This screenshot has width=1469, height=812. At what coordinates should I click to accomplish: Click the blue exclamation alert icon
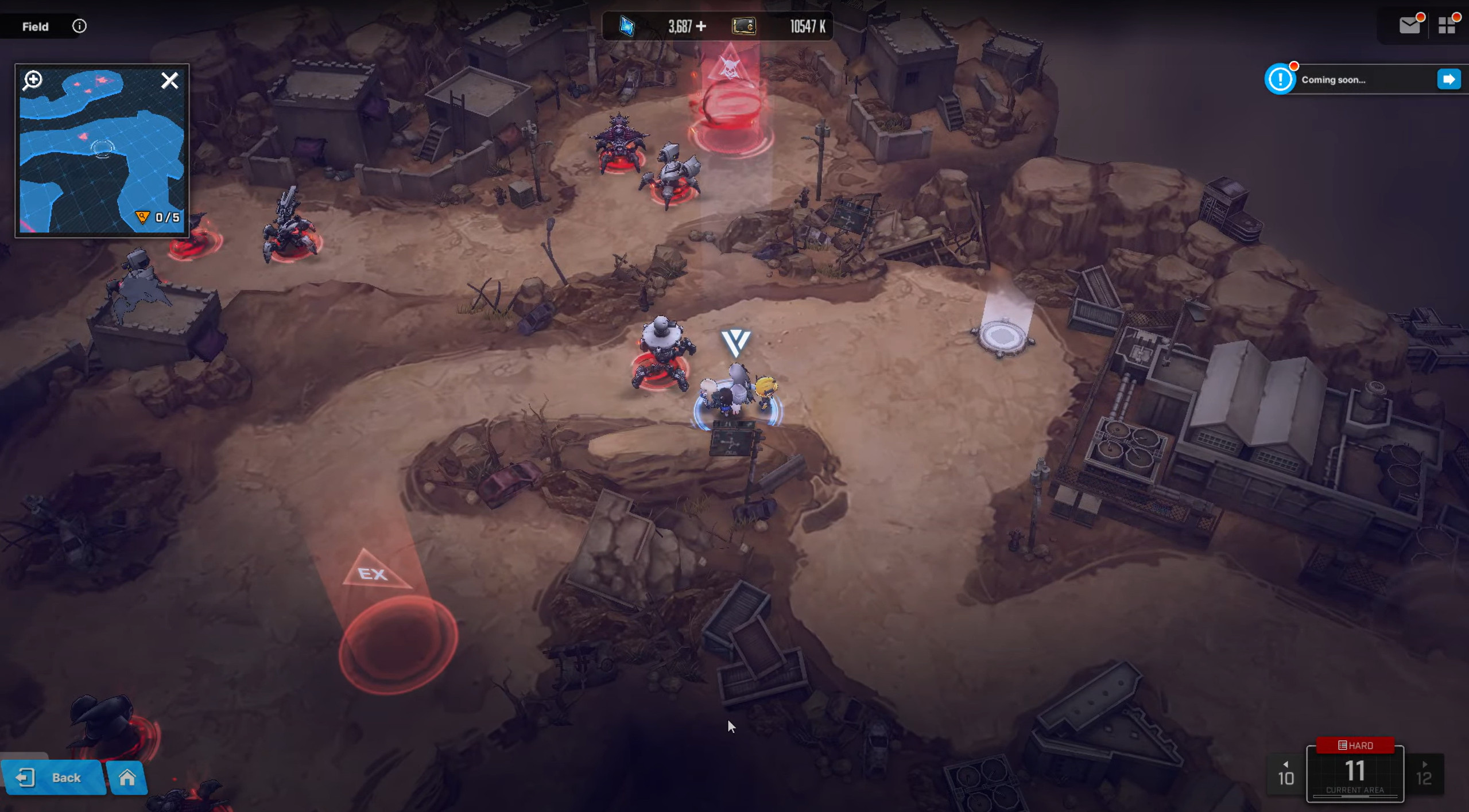point(1280,79)
